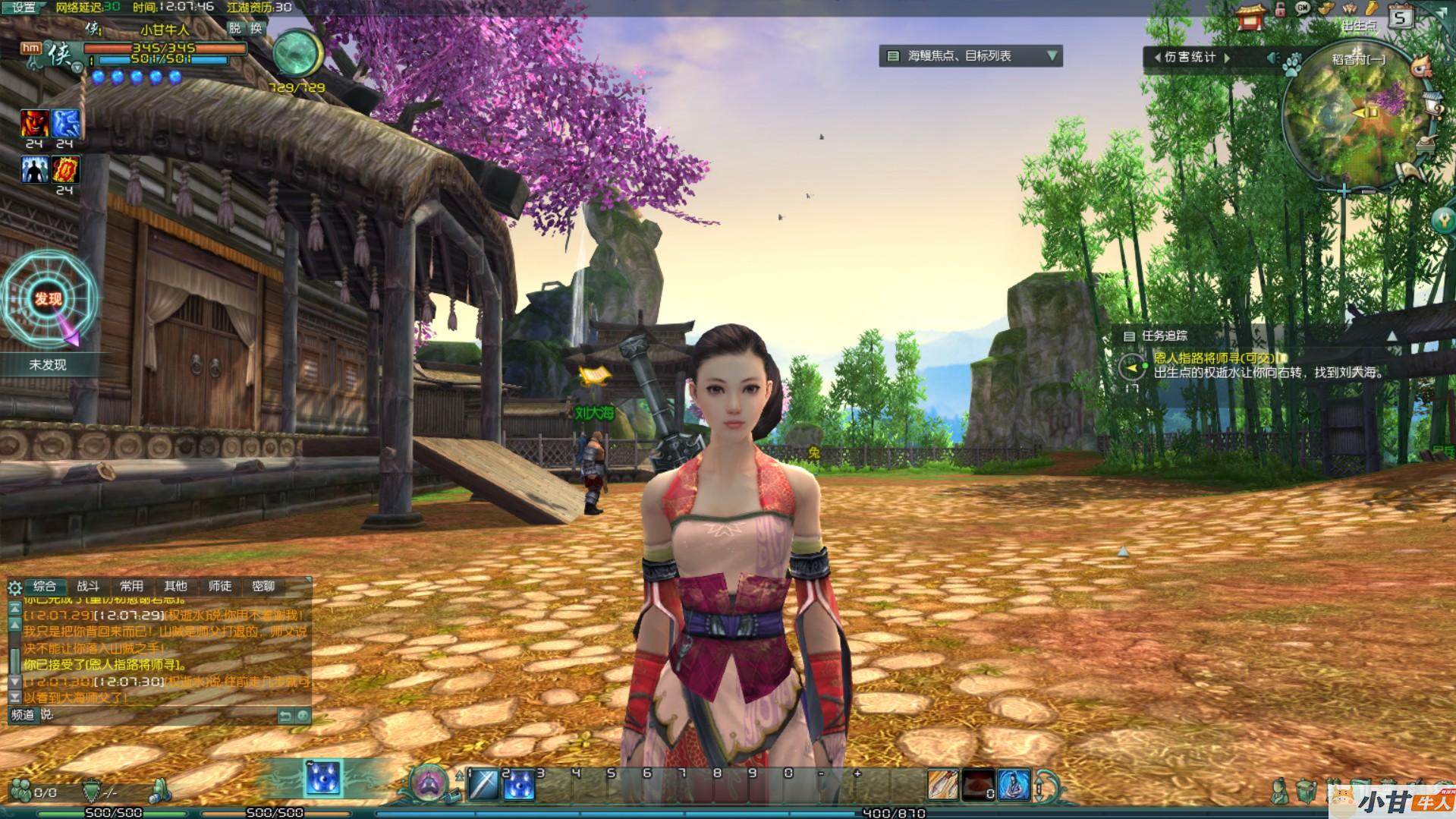Open the GM chat bubble icon
This screenshot has width=1456, height=819.
coord(1303,9)
